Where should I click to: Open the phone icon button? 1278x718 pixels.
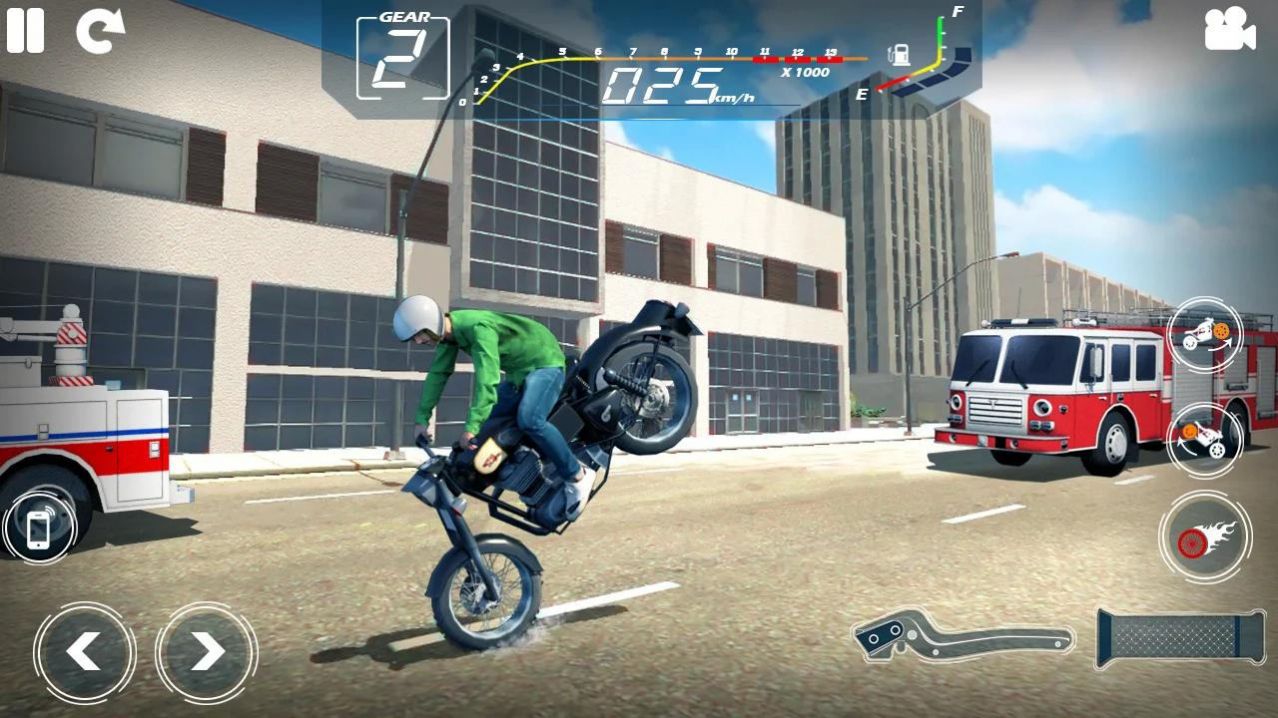[38, 528]
